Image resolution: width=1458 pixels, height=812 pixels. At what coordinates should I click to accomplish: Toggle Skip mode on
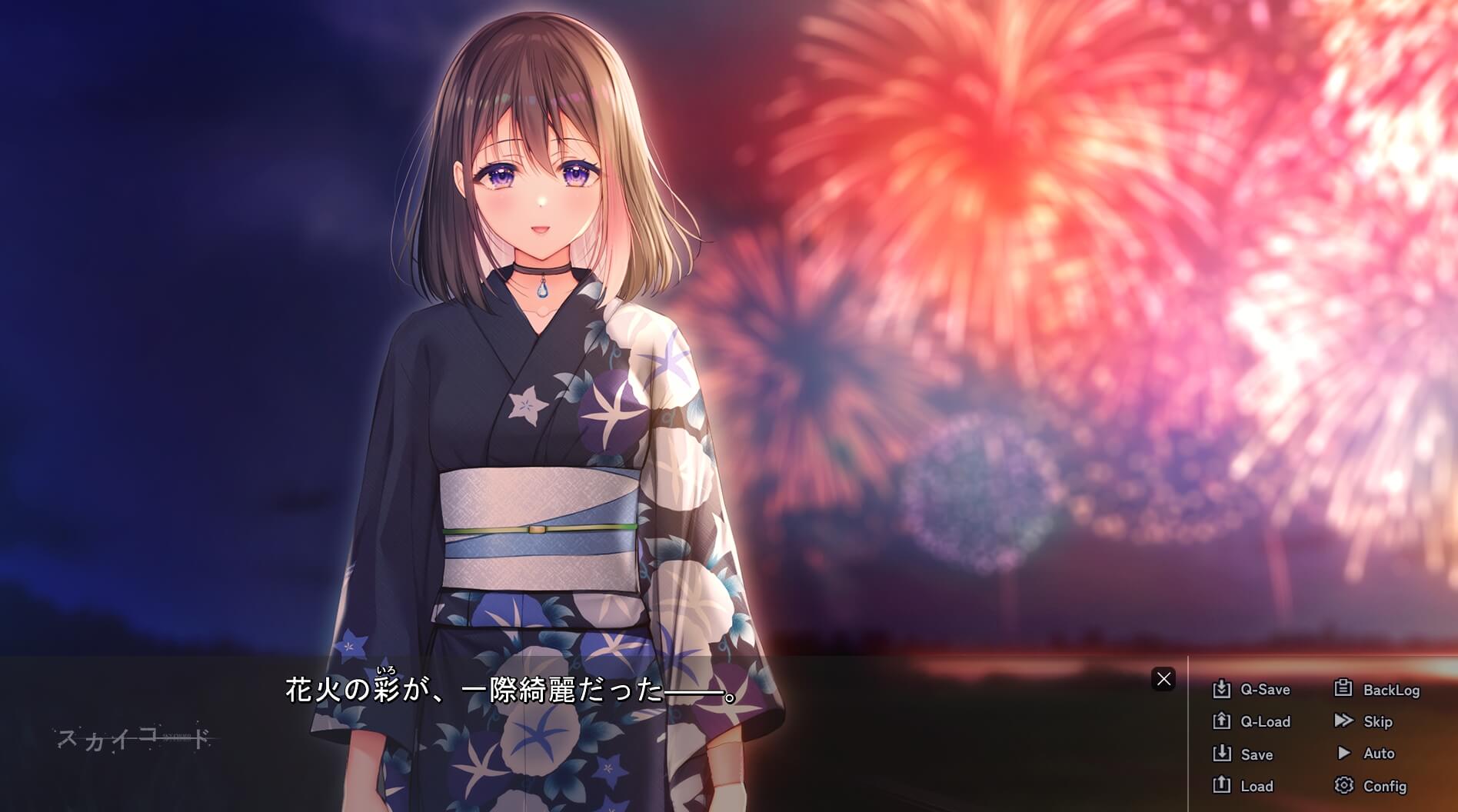pos(1377,722)
